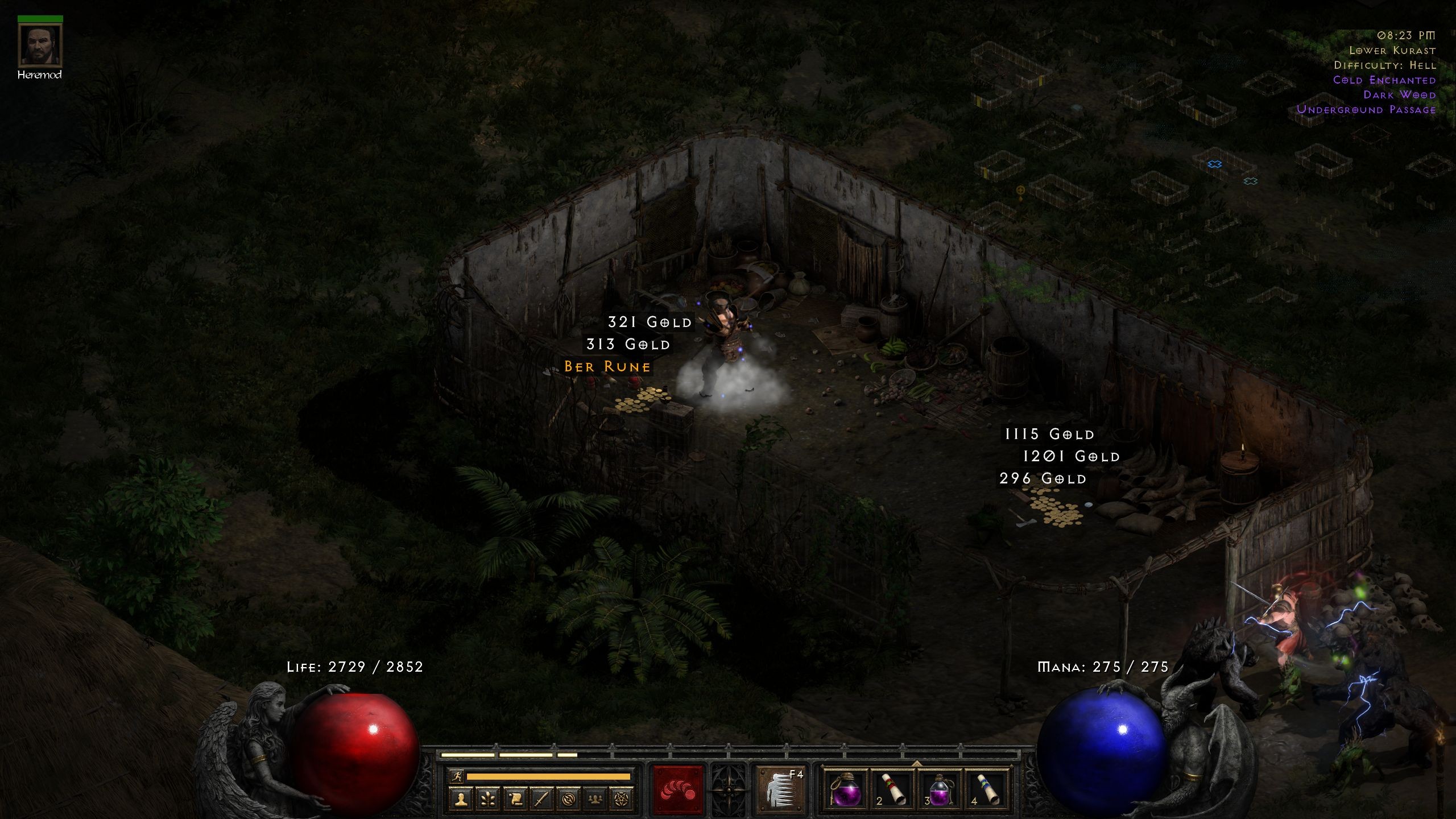The width and height of the screenshot is (1456, 819).
Task: Open the party screen icon
Action: coord(595,800)
